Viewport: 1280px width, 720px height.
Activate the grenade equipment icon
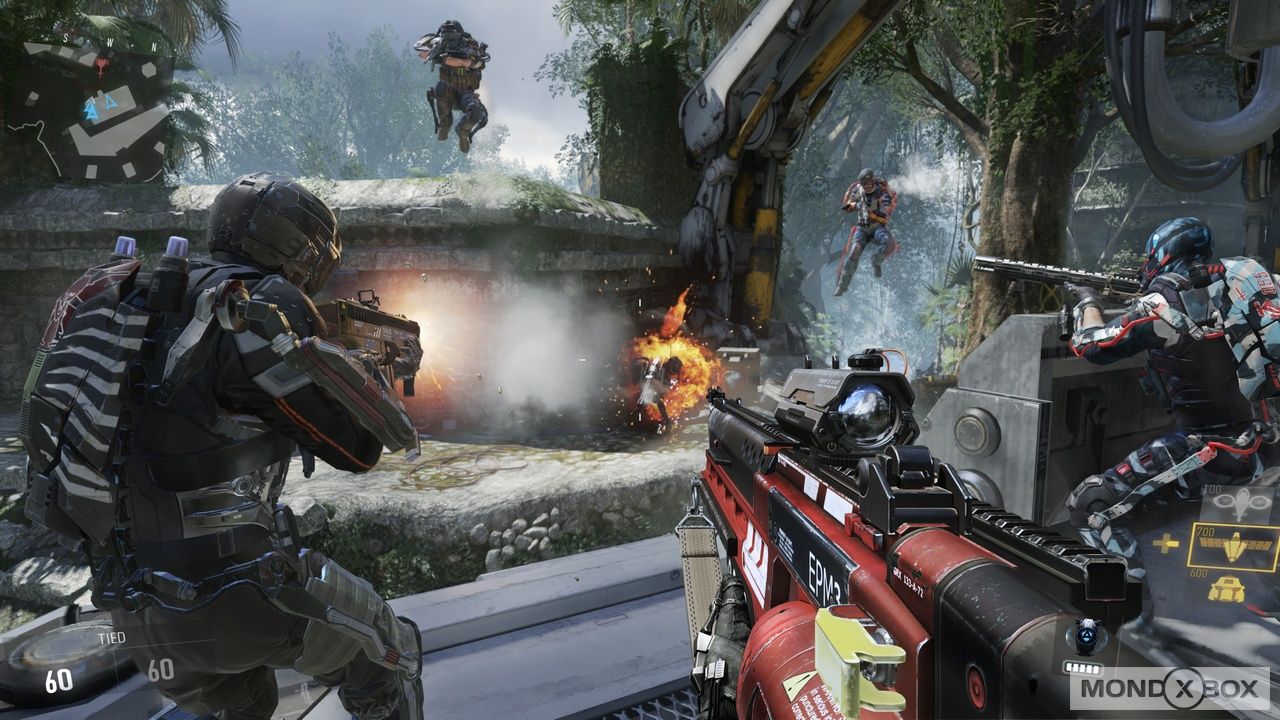click(x=1087, y=635)
